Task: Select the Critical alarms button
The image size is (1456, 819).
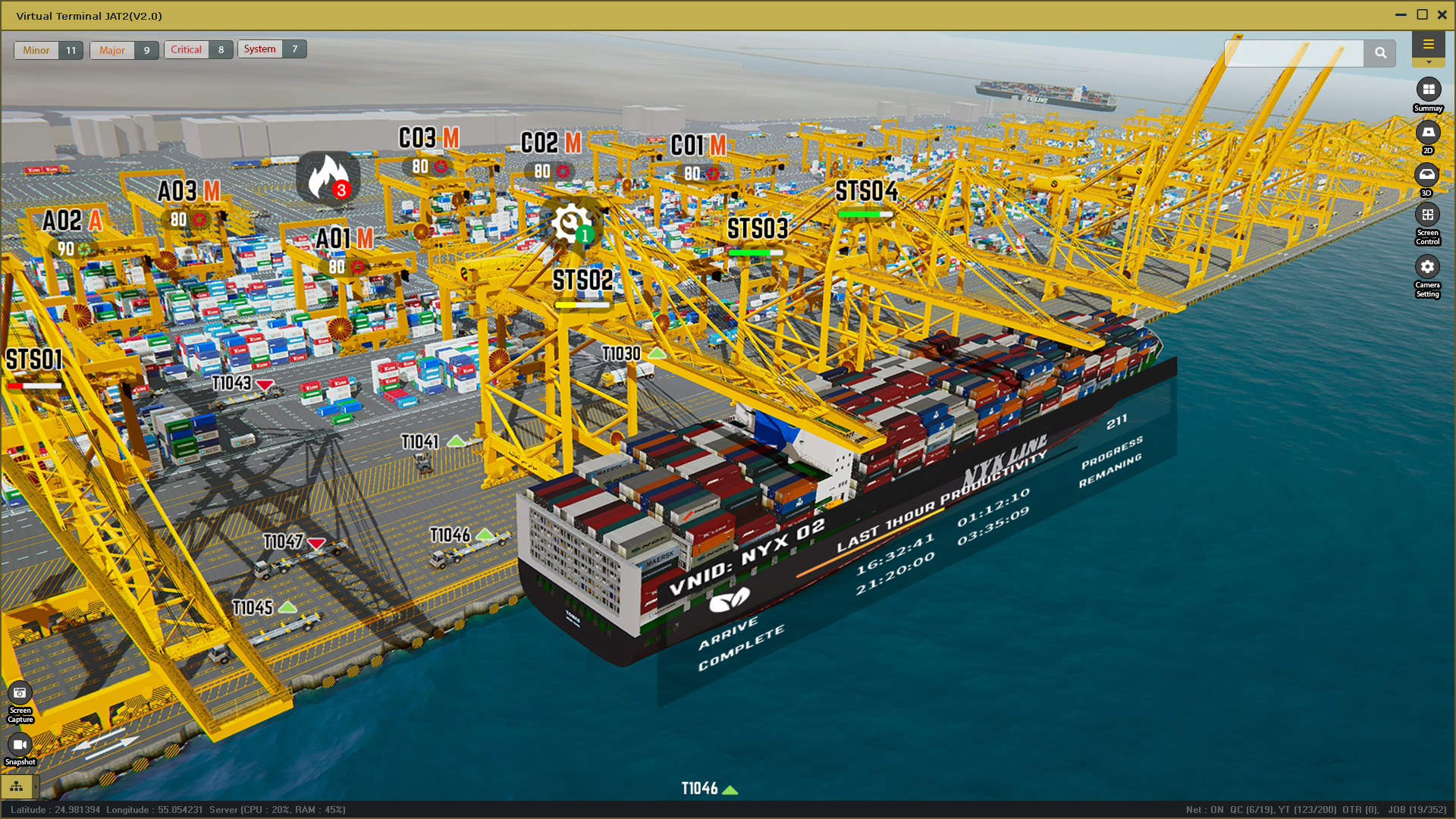Action: pos(187,50)
